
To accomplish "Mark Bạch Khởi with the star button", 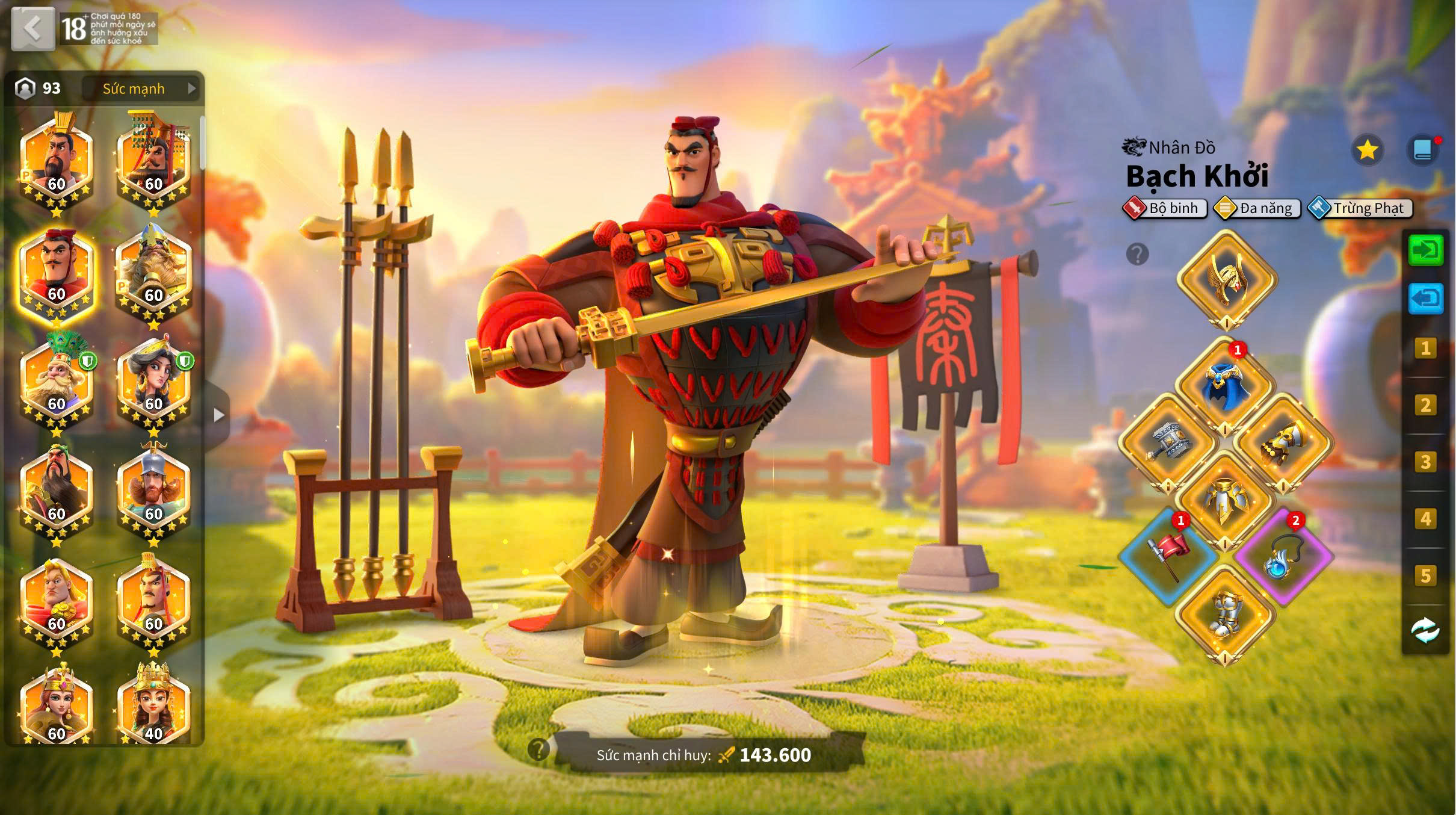I will pos(1367,150).
